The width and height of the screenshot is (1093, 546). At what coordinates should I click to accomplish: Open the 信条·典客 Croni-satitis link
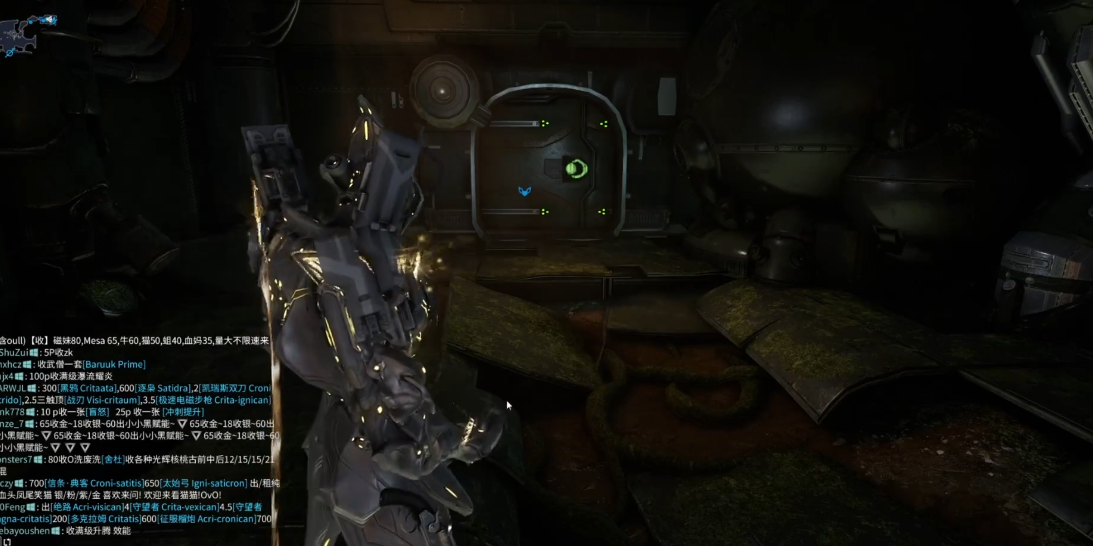(95, 484)
